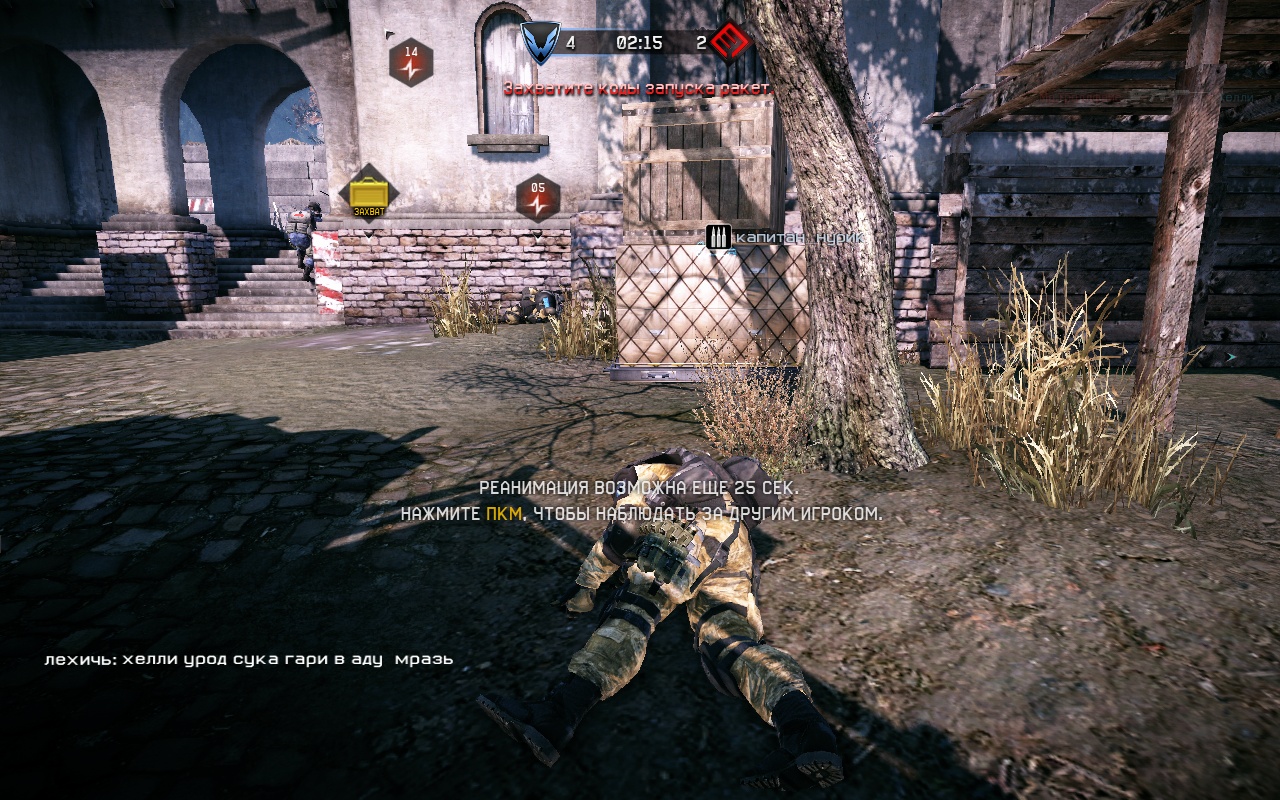This screenshot has height=800, width=1280.
Task: Click the blue Warface team emblem
Action: (541, 43)
